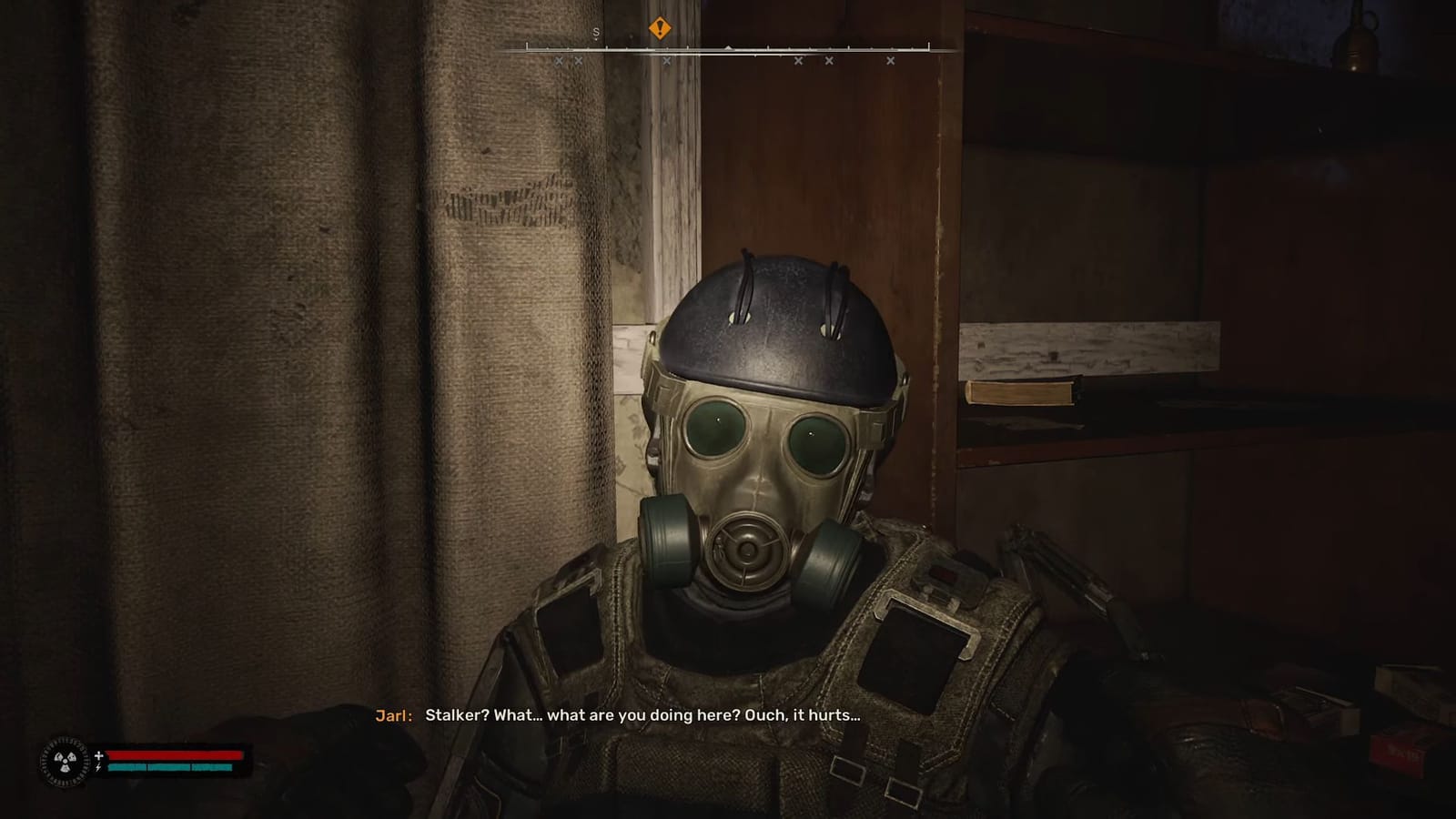Click the compass tick mark at far right
This screenshot has height=819, width=1456.
coord(928,45)
